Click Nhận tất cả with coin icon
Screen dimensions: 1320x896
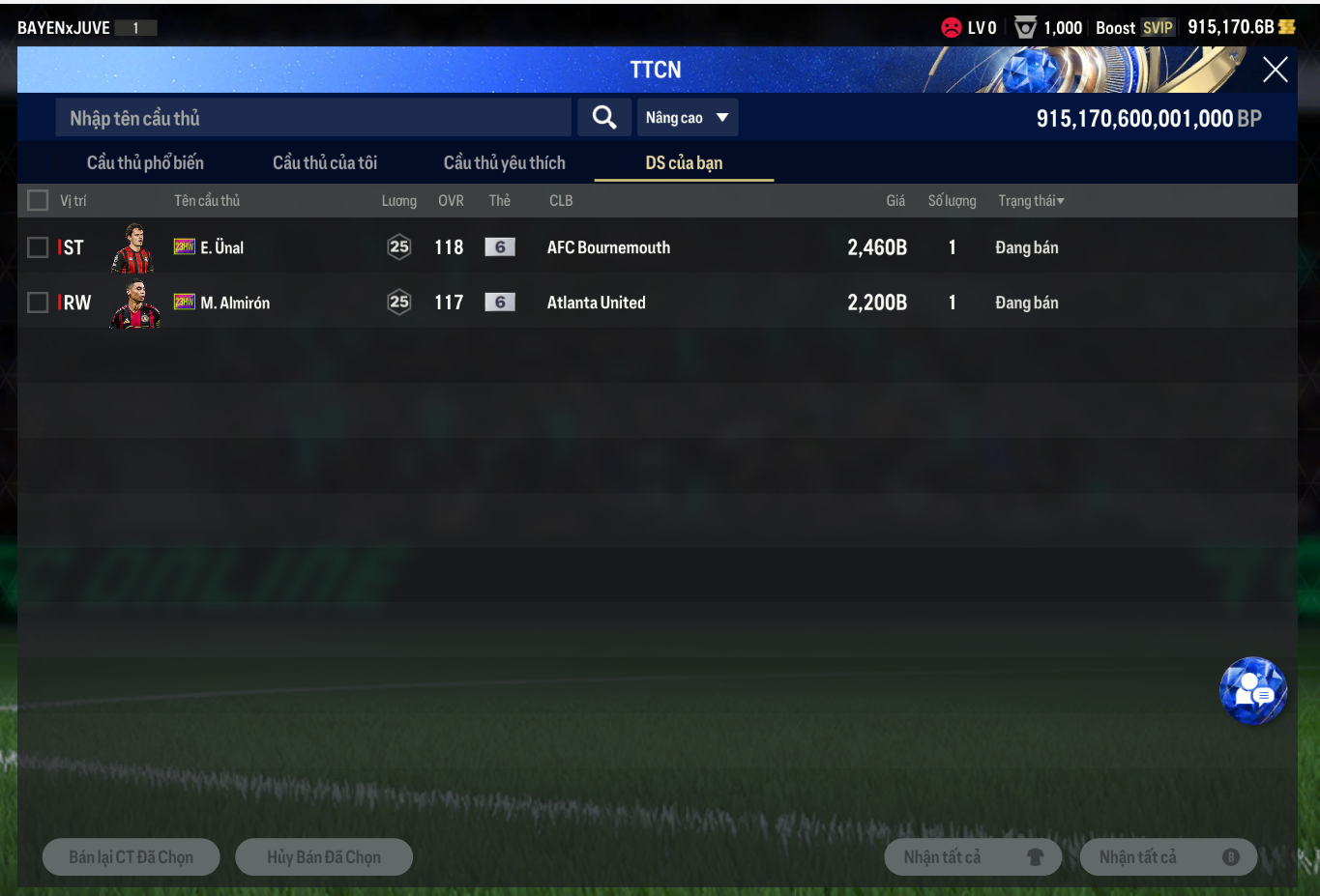coord(1168,857)
